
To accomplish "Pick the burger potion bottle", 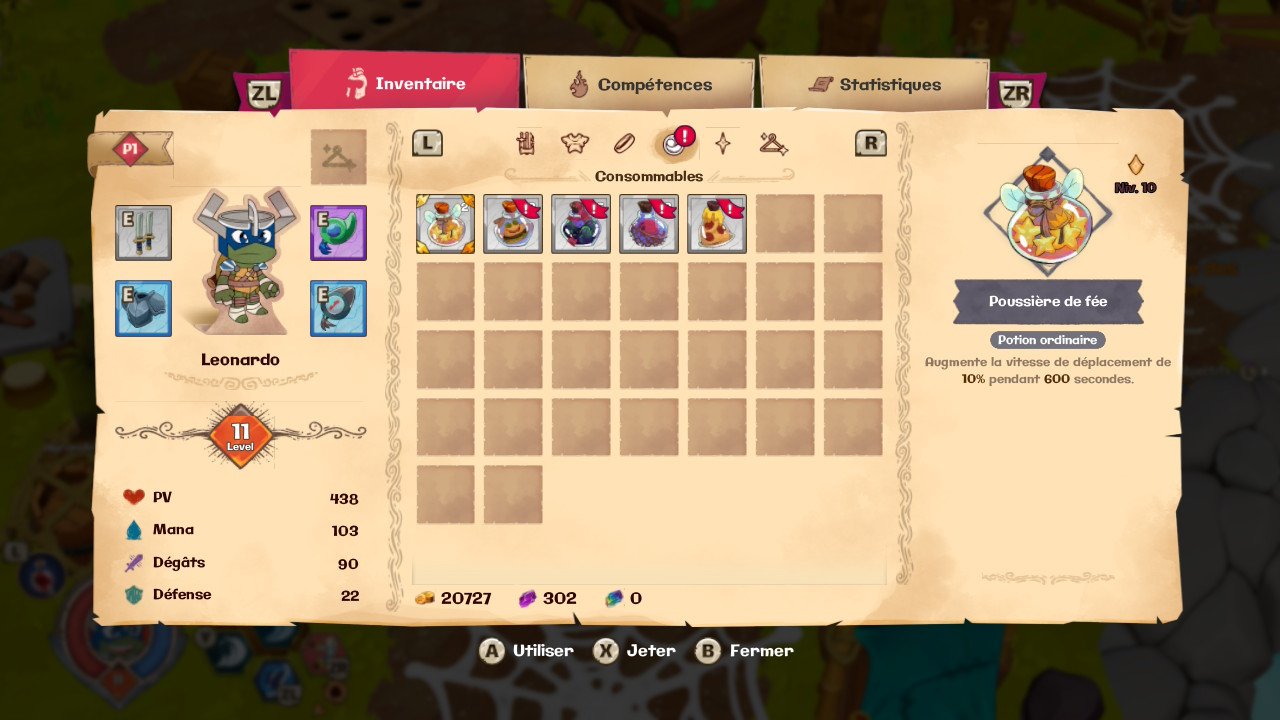I will tap(513, 224).
